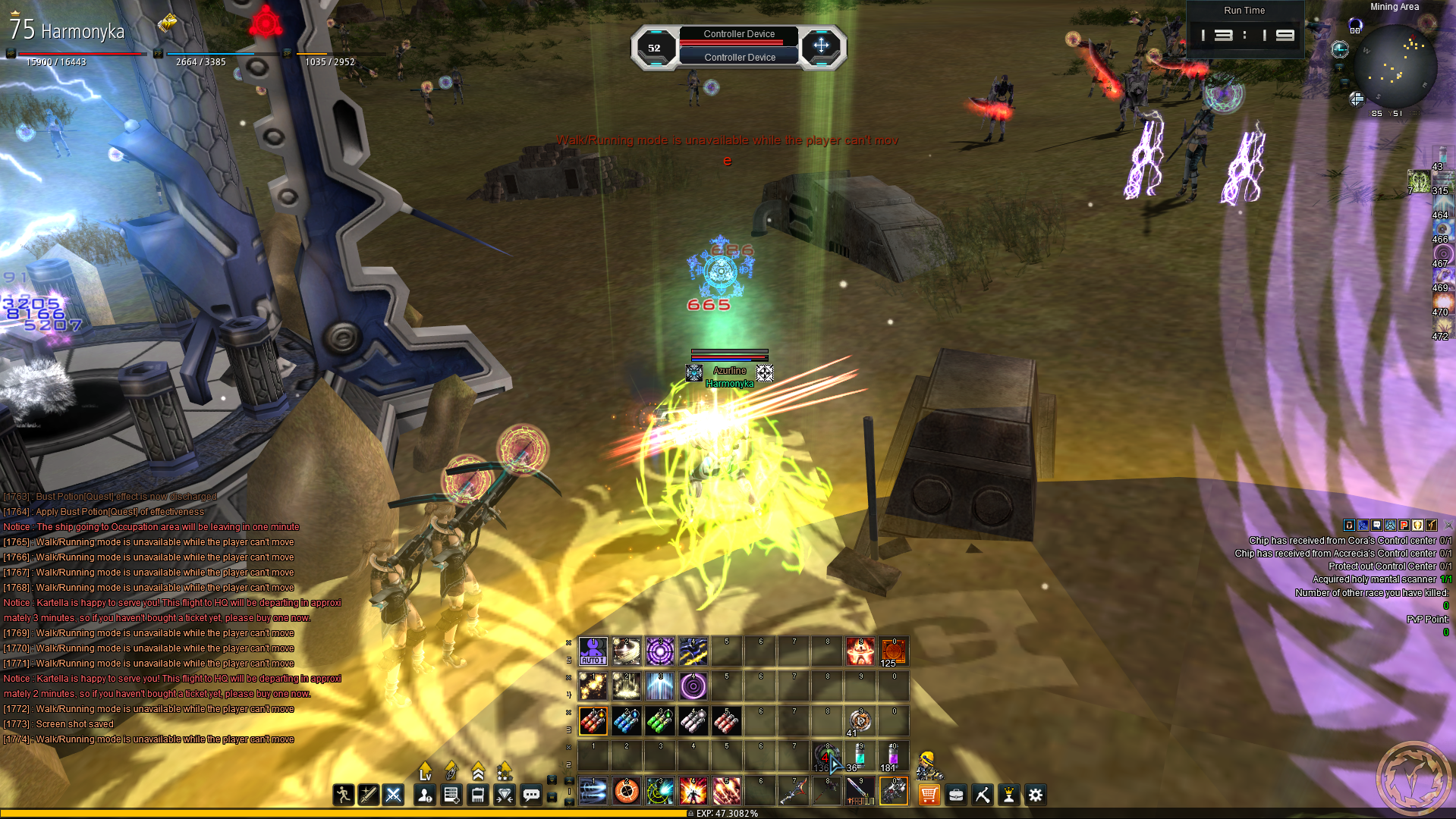
Task: Open the cash shop cart button
Action: coord(929,795)
